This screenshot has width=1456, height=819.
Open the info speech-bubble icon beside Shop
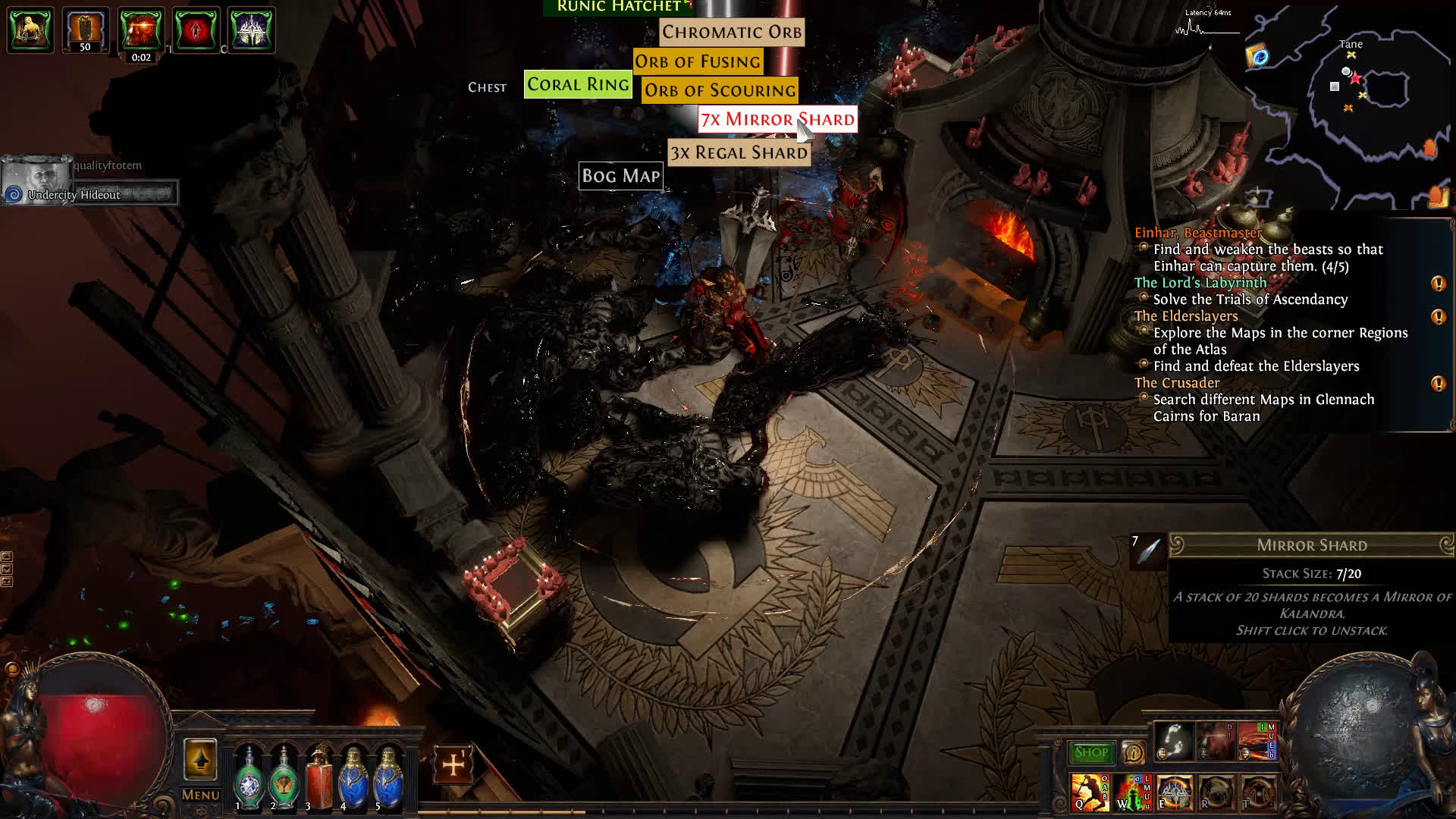pyautogui.click(x=1133, y=752)
